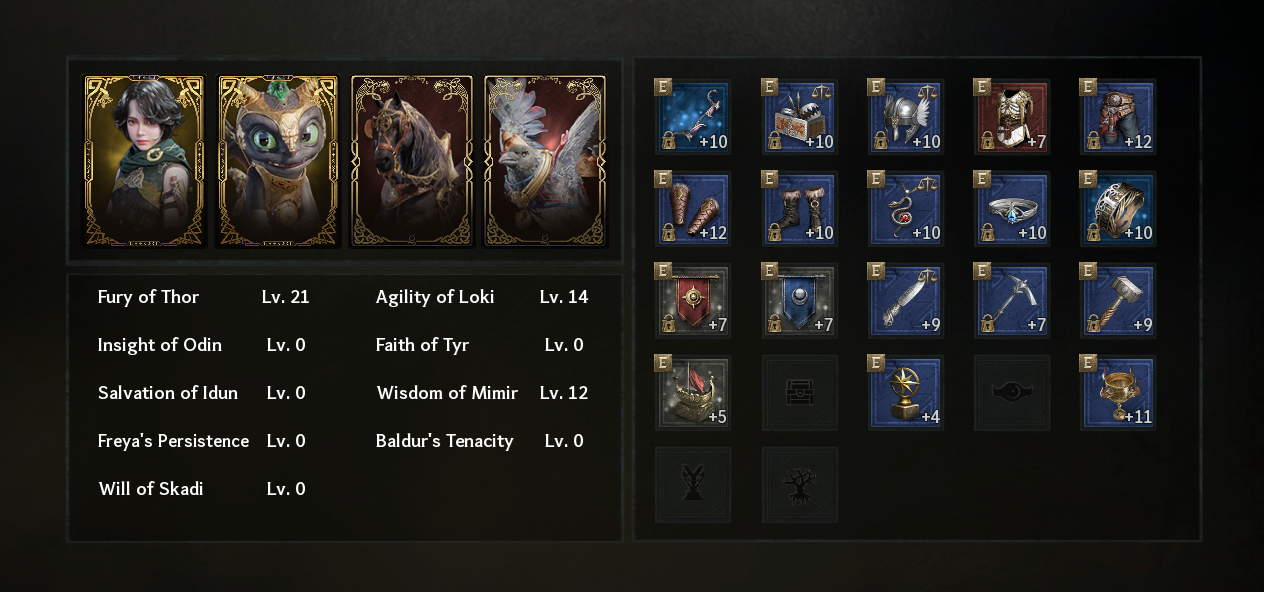Image resolution: width=1264 pixels, height=592 pixels.
Task: Choose the +12 leather bracers slot
Action: coord(693,209)
